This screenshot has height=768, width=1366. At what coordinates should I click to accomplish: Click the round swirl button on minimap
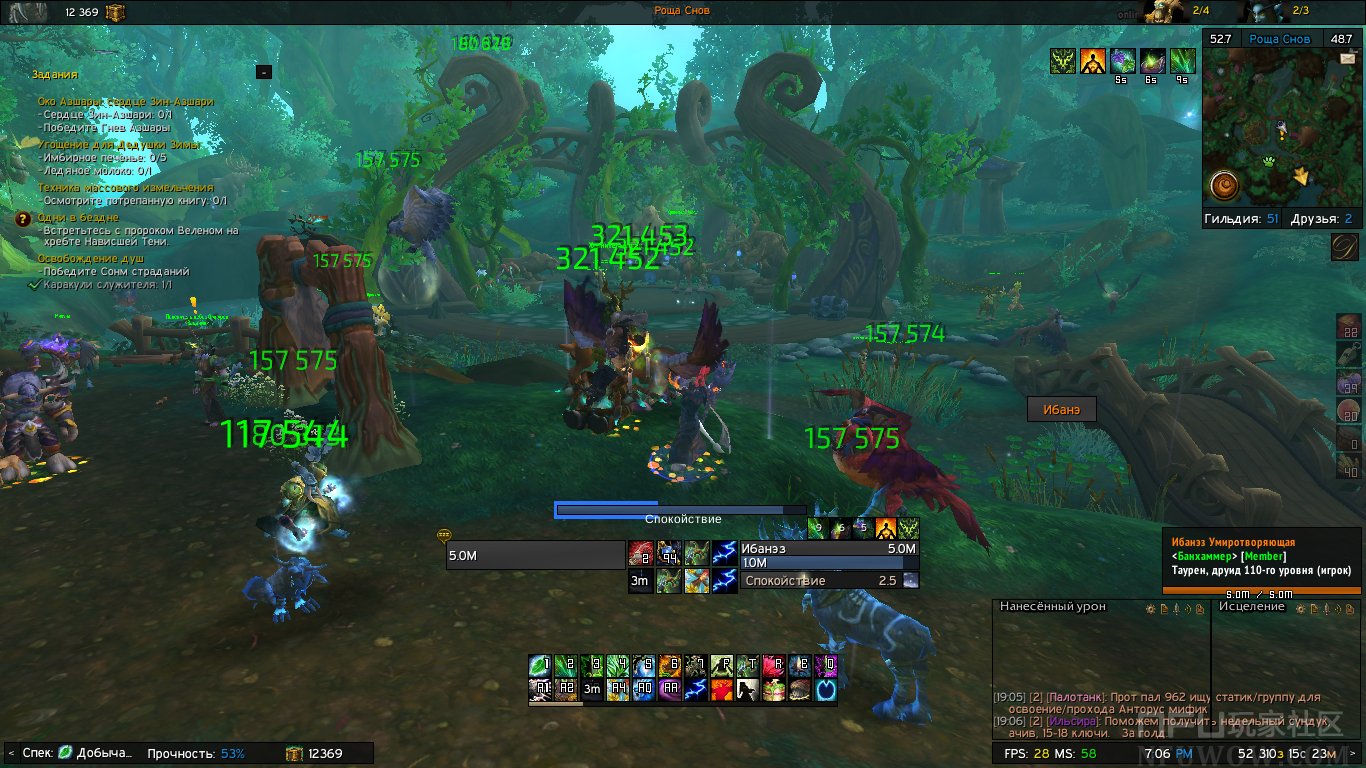coord(1225,186)
